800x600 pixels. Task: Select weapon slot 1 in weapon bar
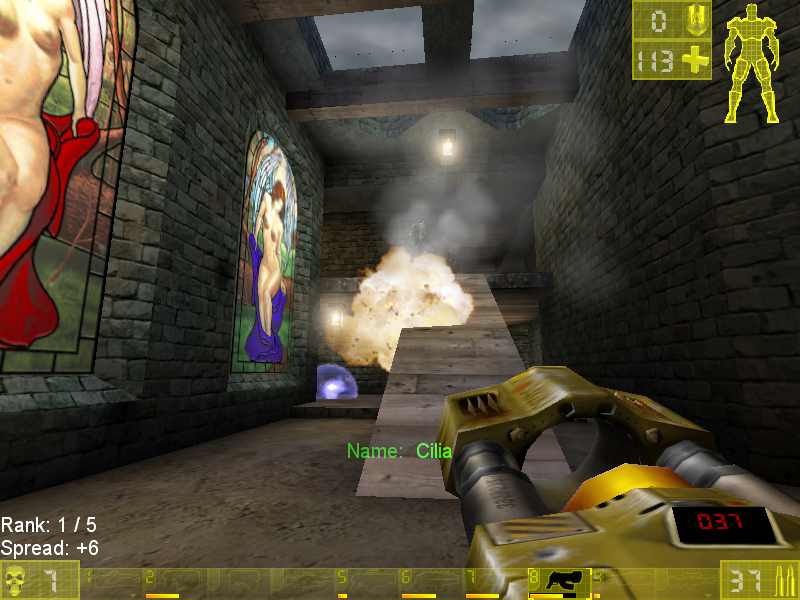point(112,581)
